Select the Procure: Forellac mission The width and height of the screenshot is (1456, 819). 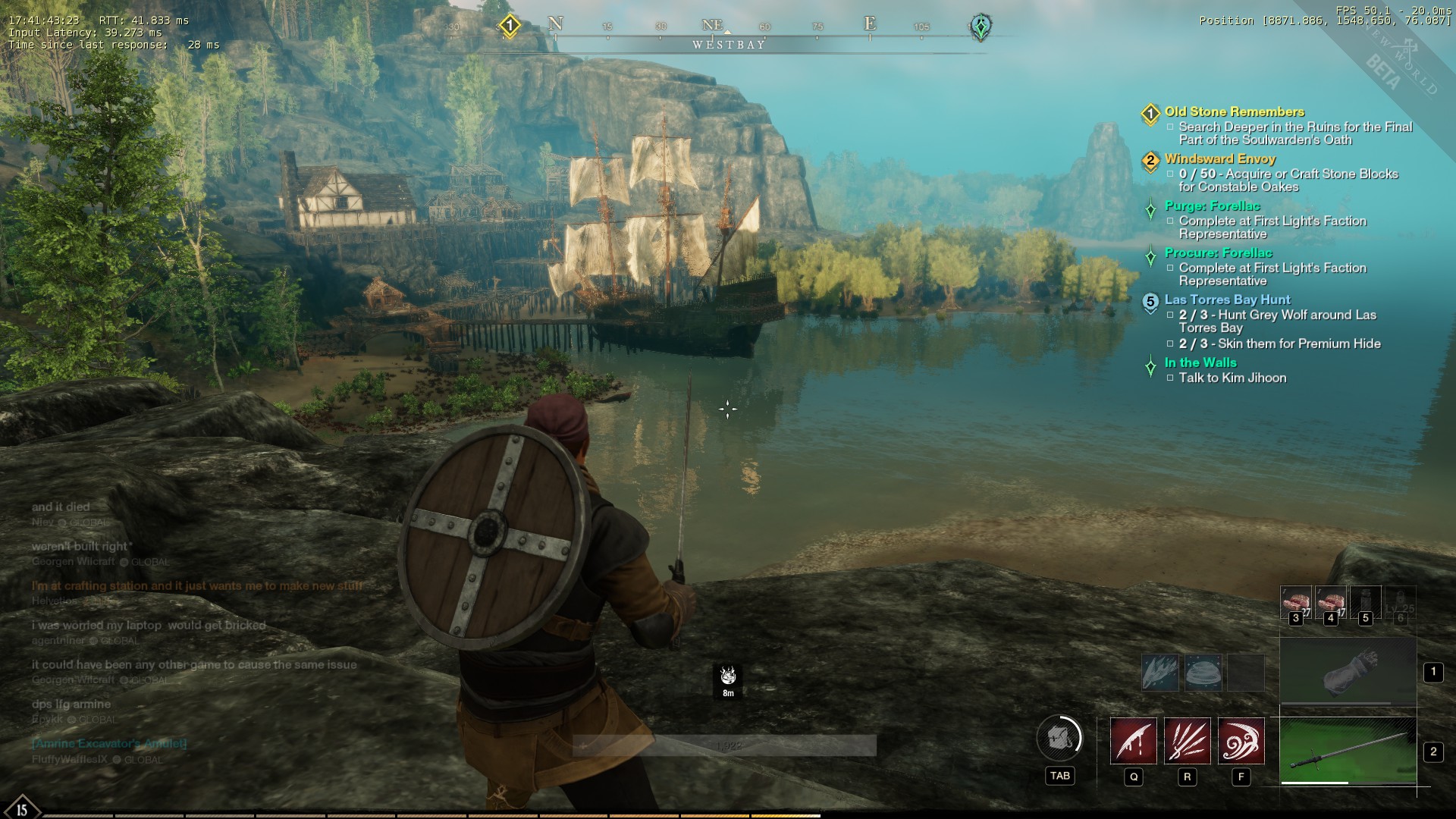(x=1218, y=253)
